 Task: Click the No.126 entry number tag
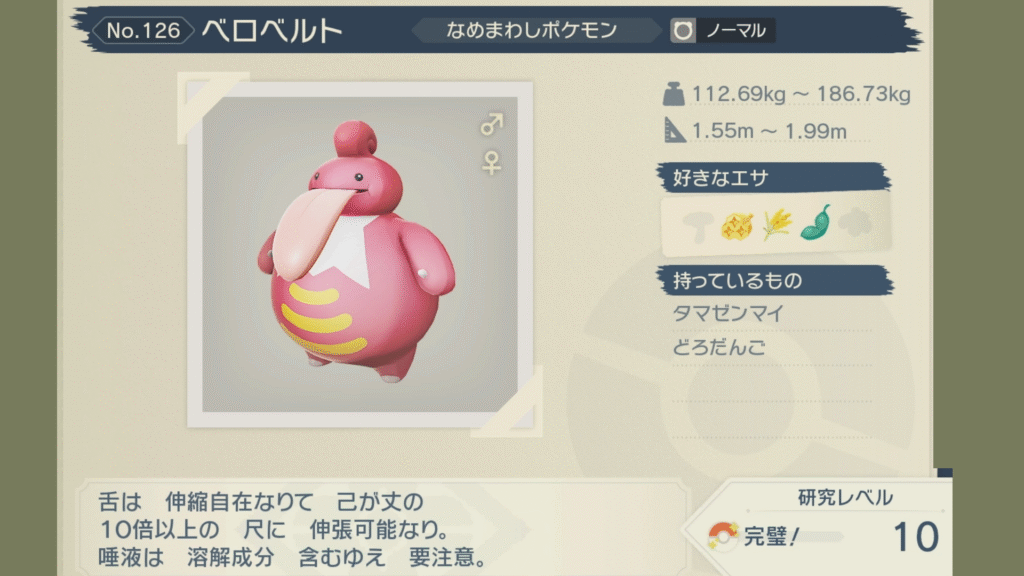[142, 31]
